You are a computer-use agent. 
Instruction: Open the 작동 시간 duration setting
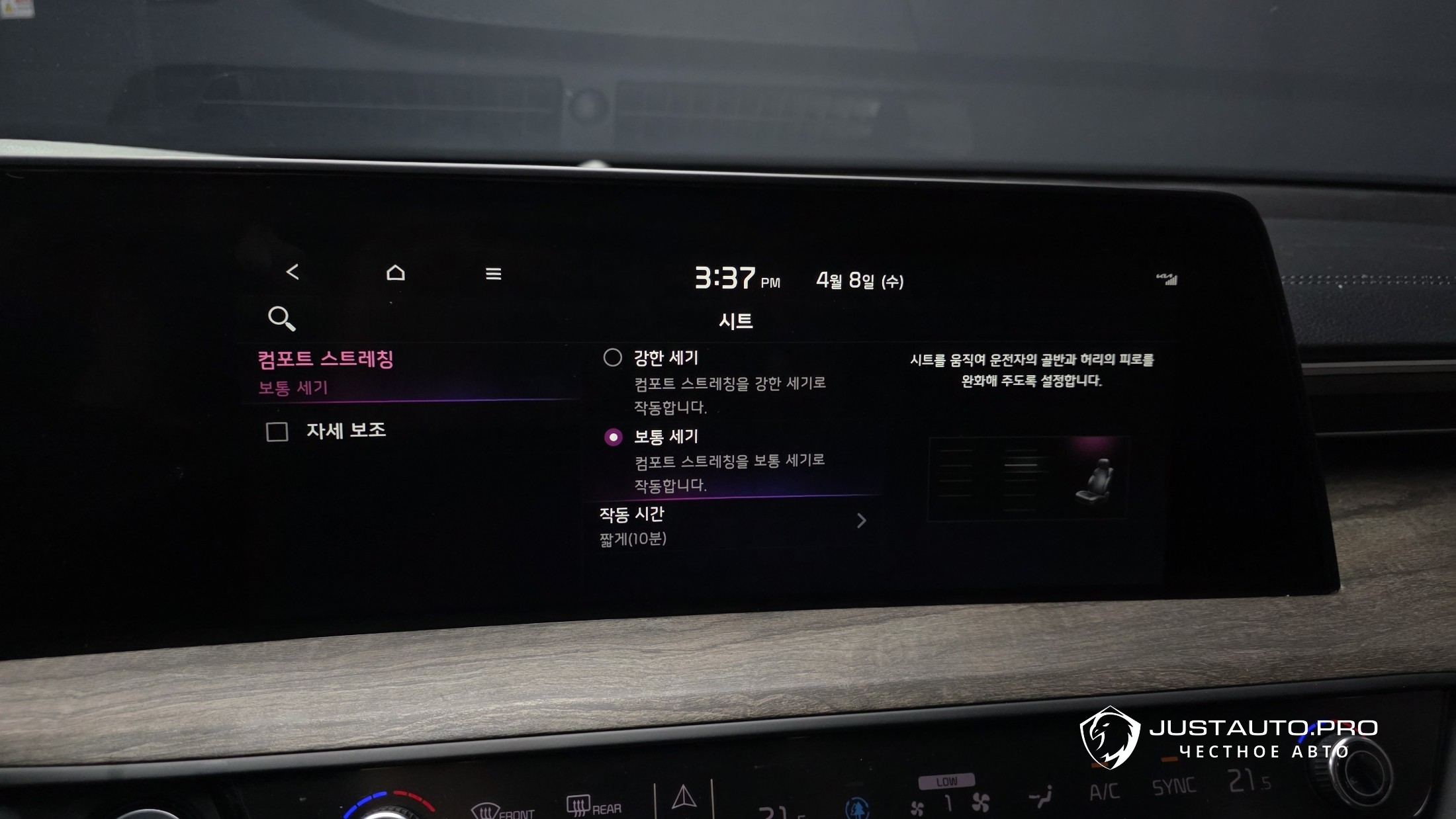731,525
